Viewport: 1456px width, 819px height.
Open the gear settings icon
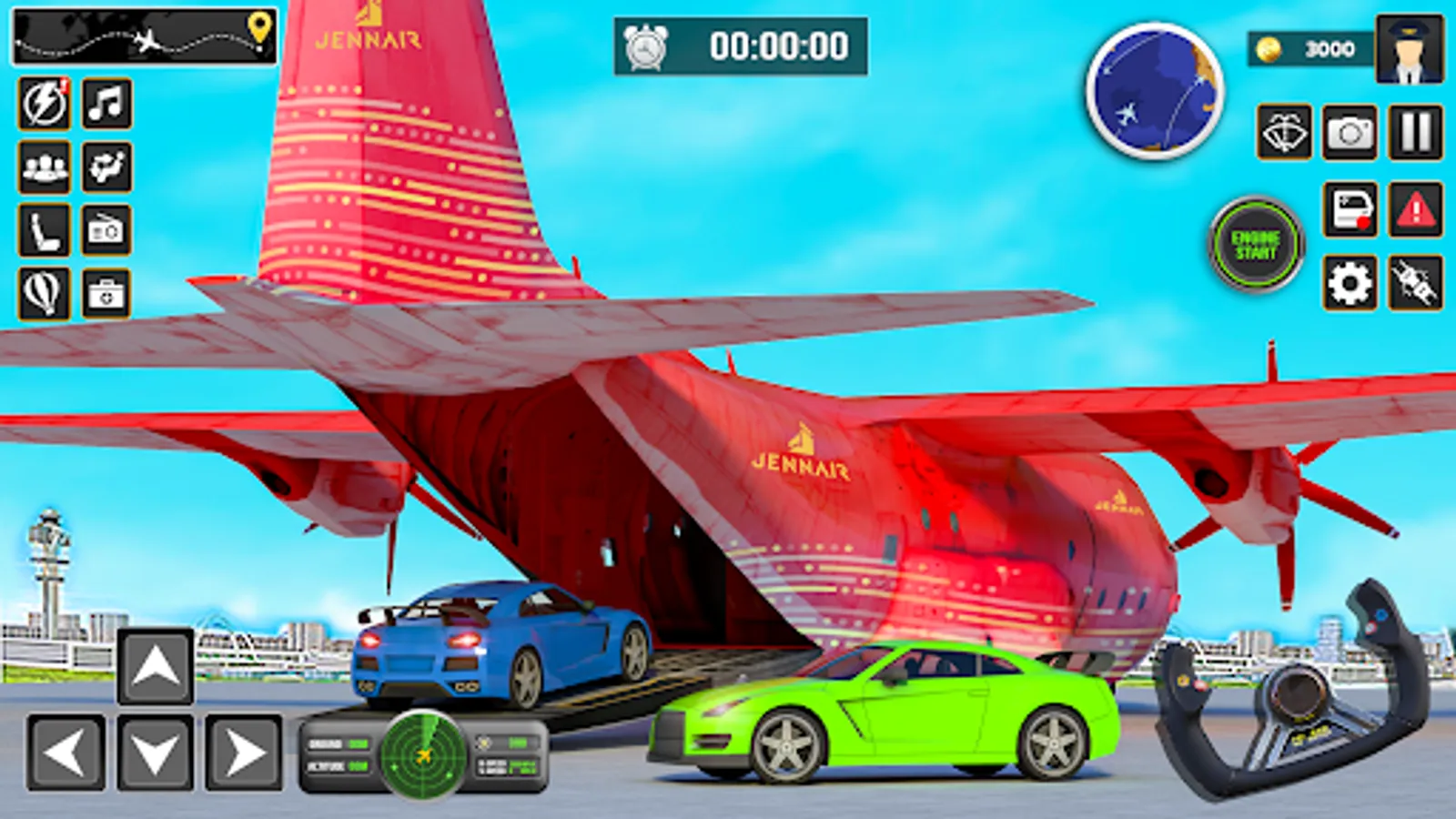click(x=1350, y=283)
